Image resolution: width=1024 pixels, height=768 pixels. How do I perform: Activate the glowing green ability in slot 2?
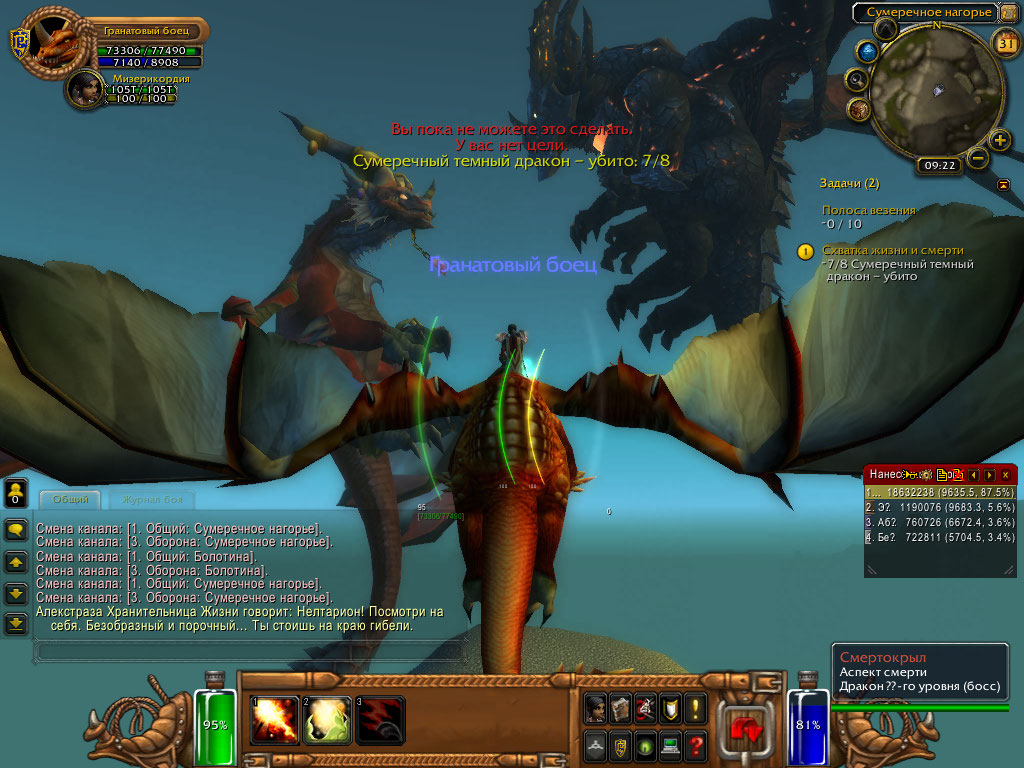327,719
